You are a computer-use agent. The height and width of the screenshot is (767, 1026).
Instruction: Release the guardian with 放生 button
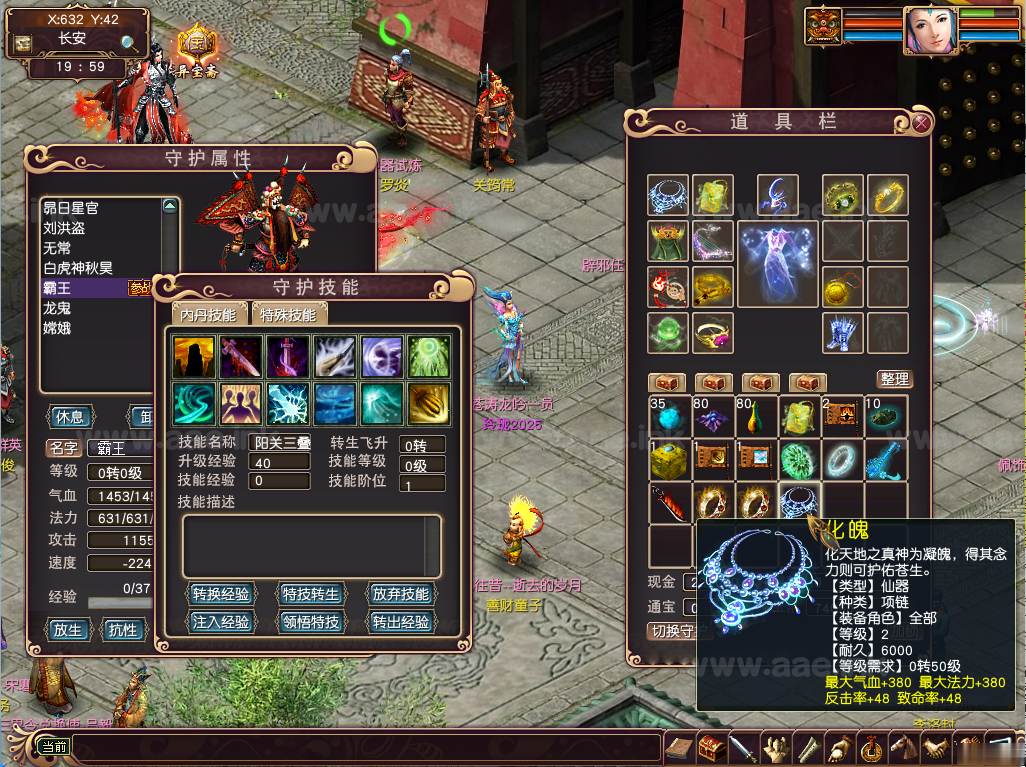click(x=68, y=630)
